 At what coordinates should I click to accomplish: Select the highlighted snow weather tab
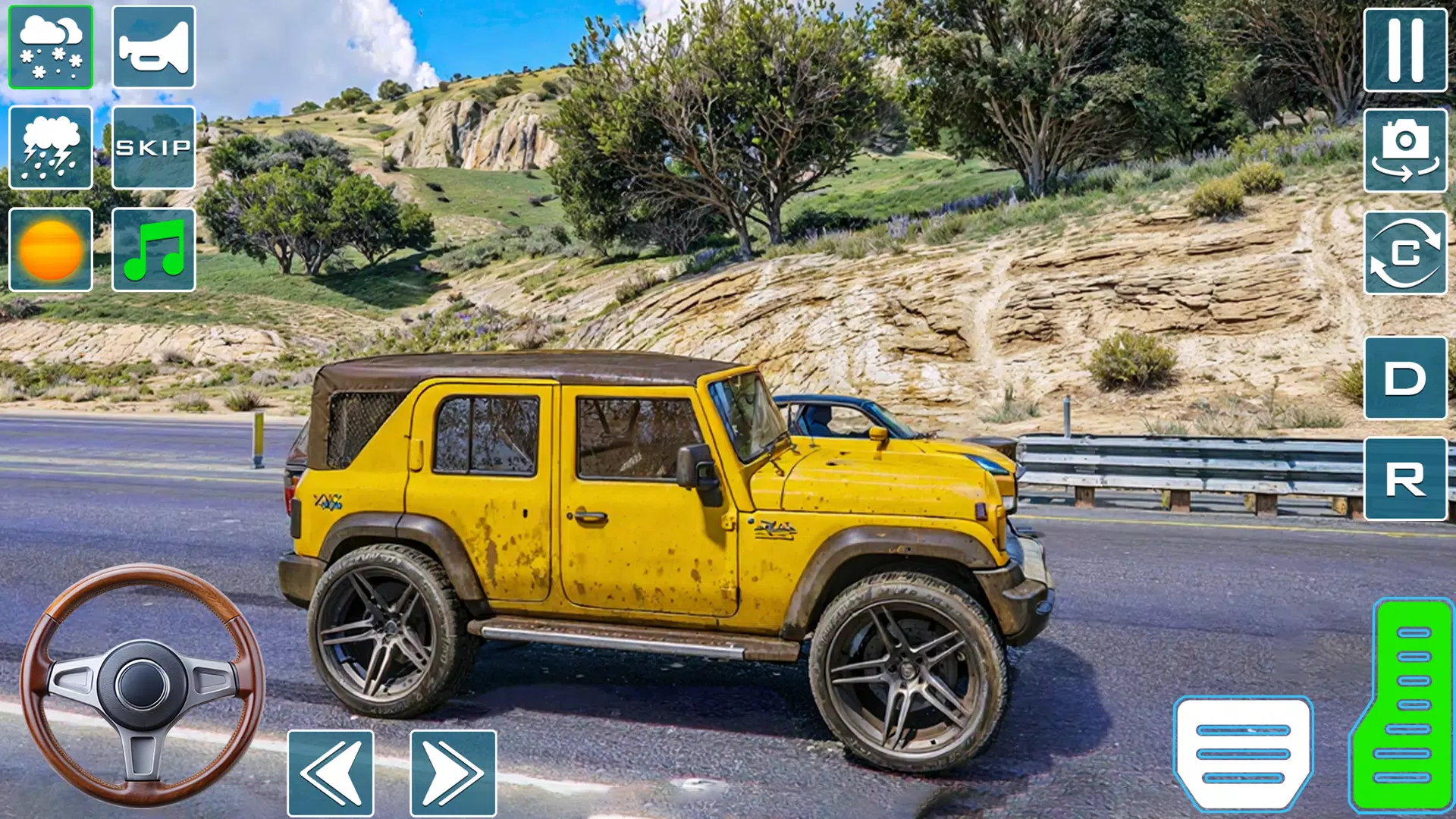pos(50,48)
